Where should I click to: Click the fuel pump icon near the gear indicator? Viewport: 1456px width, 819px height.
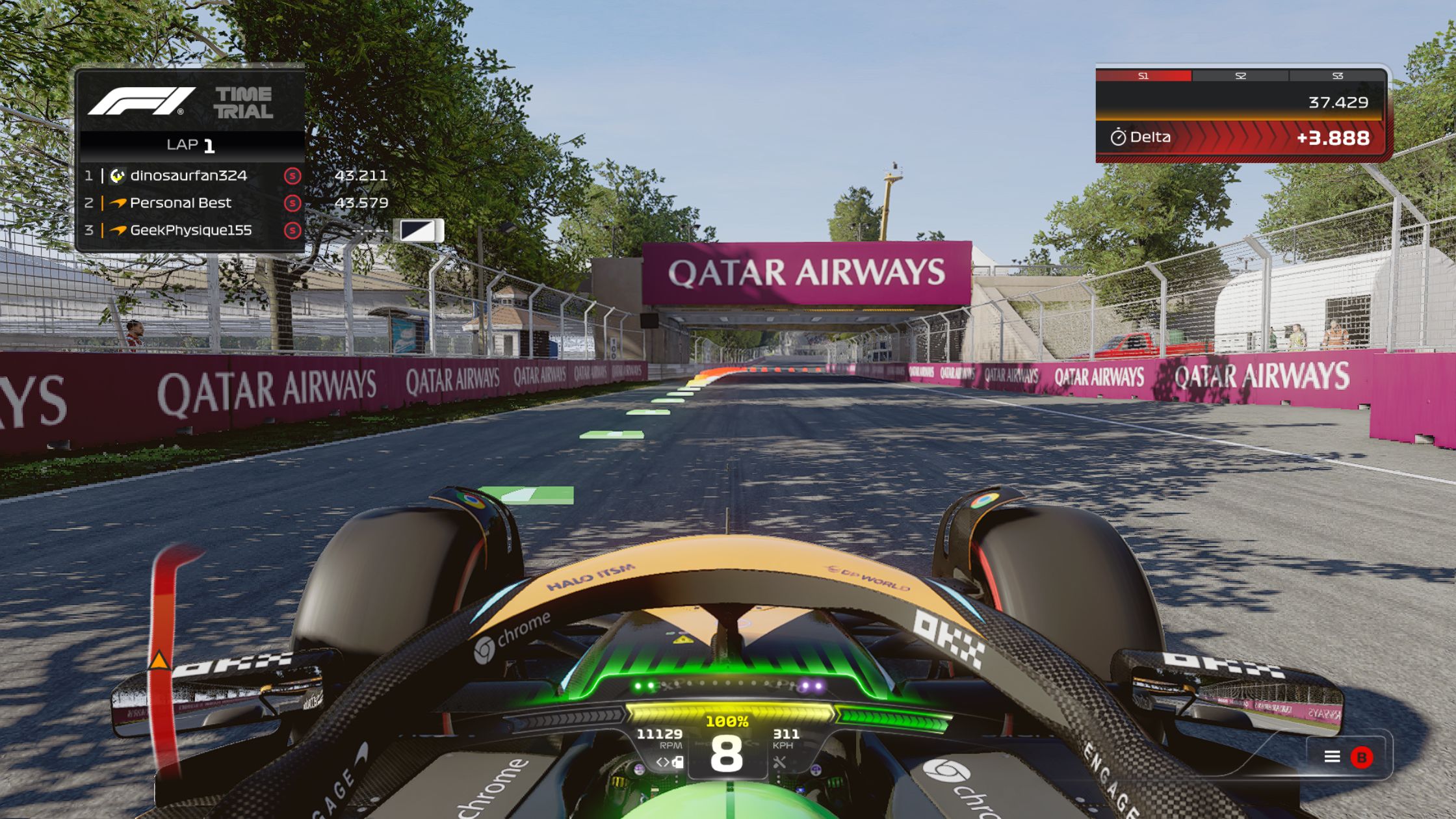679,763
